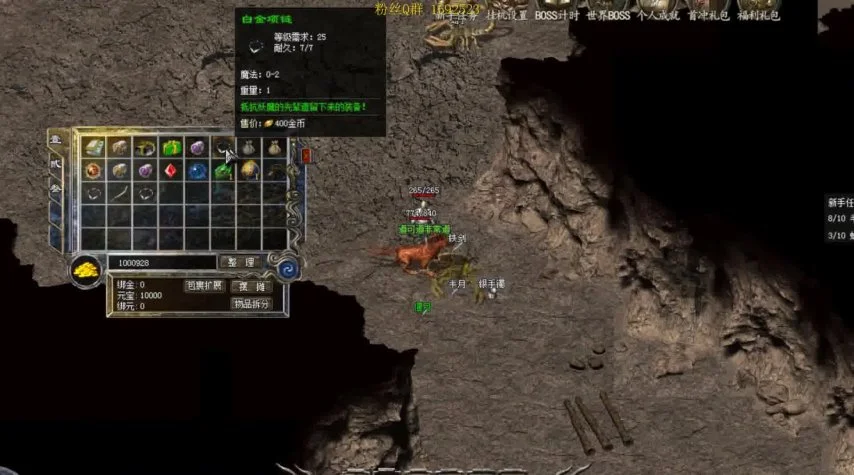Click the 摆摊 stall button
This screenshot has width=854, height=475.
(251, 286)
